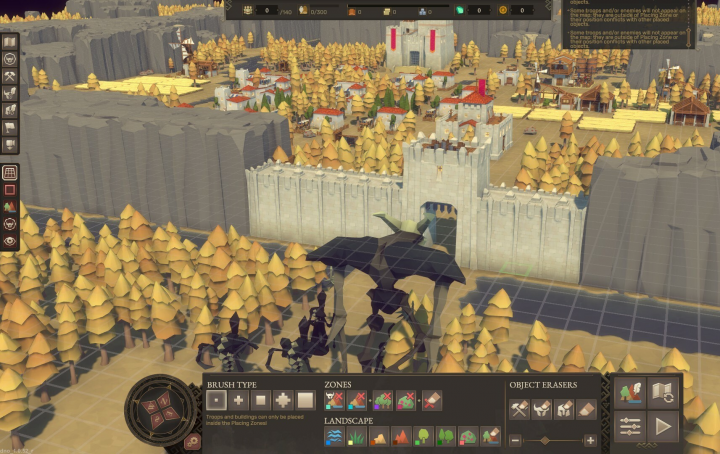This screenshot has width=720, height=454.
Task: Increase brush size with the plus button
Action: [590, 440]
